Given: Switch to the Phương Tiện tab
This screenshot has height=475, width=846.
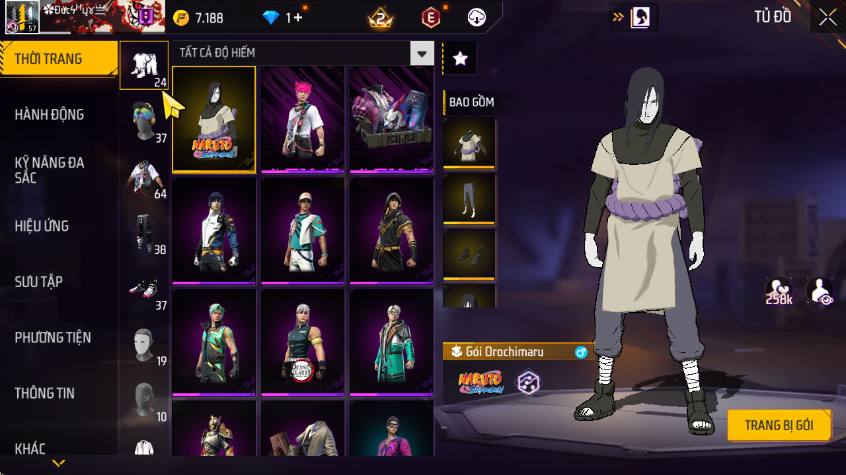Looking at the screenshot, I should pos(50,338).
